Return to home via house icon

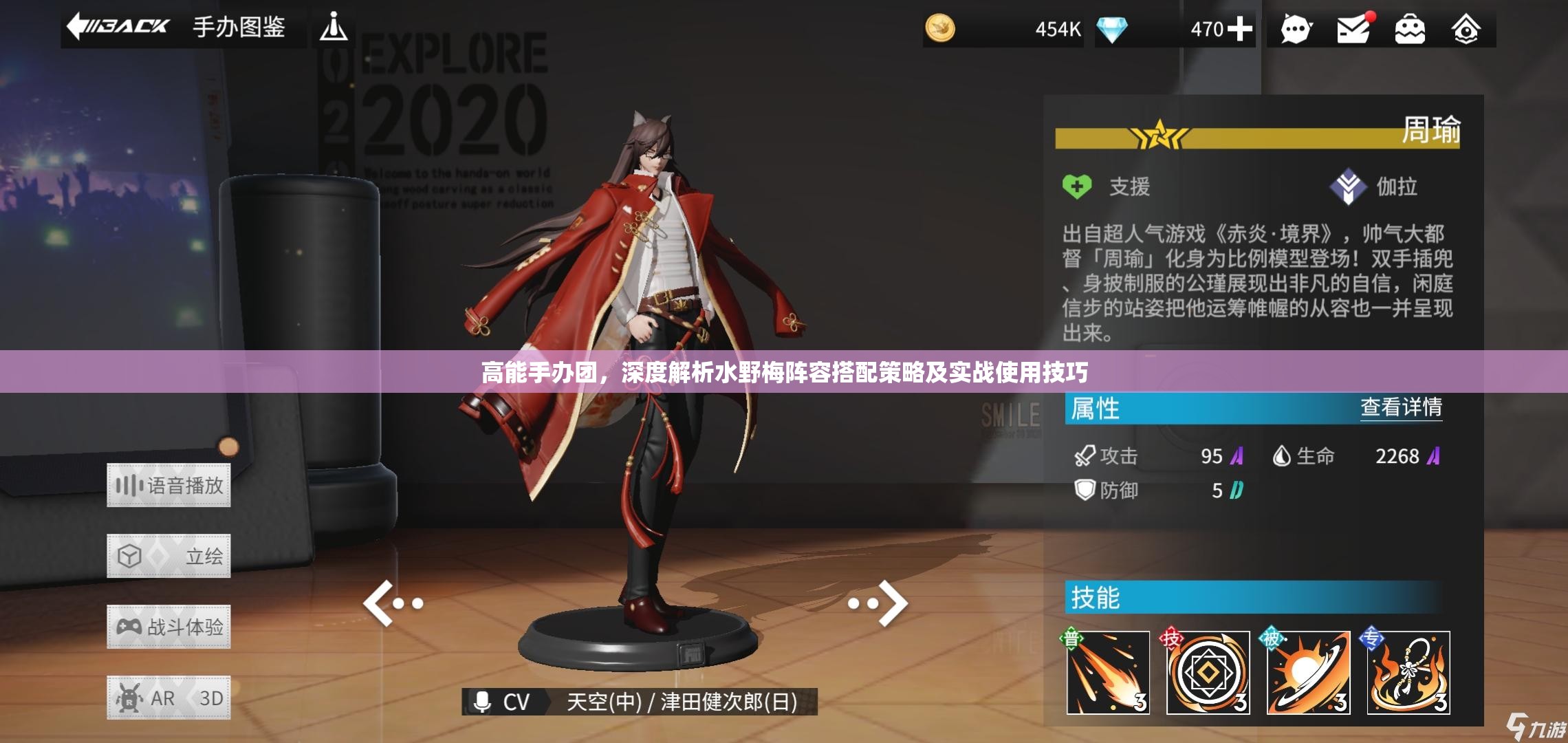[1466, 30]
